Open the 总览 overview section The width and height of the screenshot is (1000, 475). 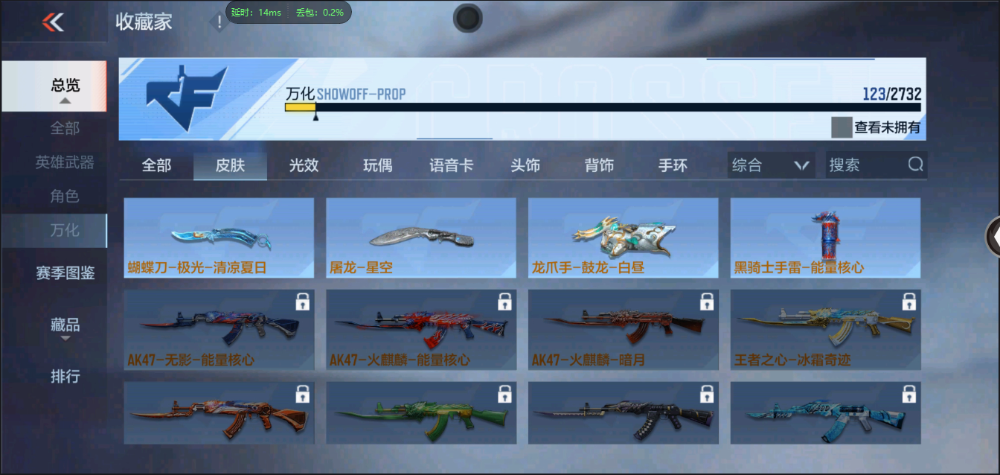[66, 86]
